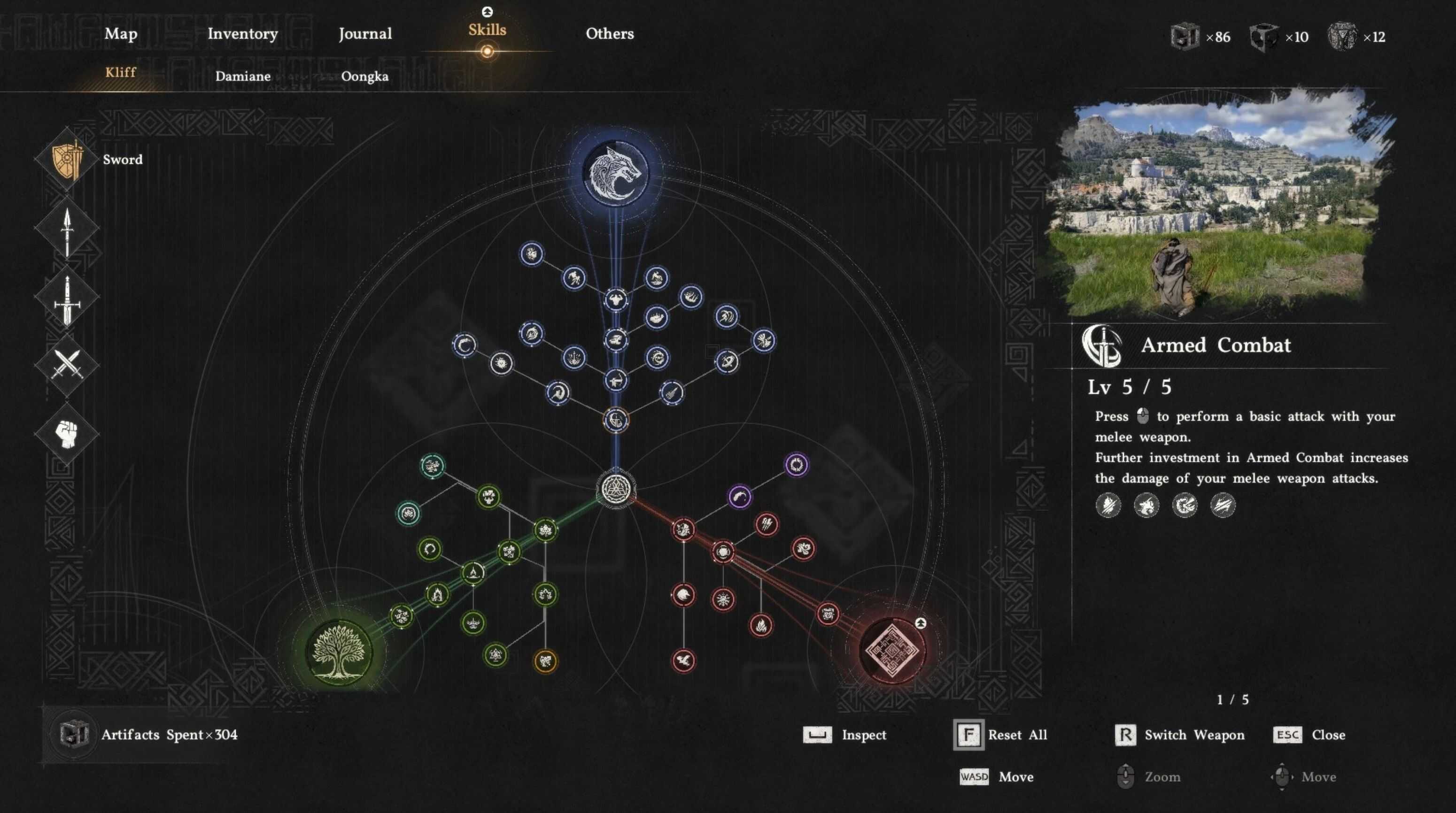
Task: Switch to Damiane's skill tree
Action: (242, 76)
